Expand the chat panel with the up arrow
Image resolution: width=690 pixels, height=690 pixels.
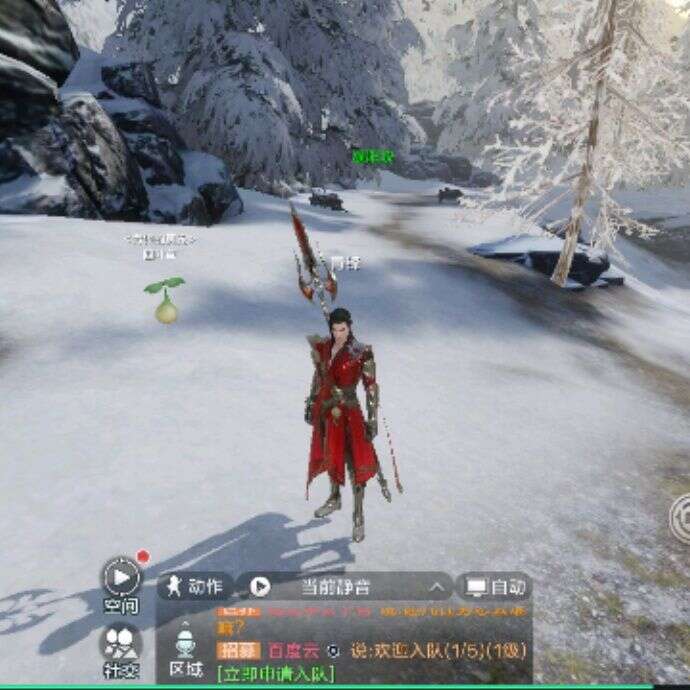436,587
